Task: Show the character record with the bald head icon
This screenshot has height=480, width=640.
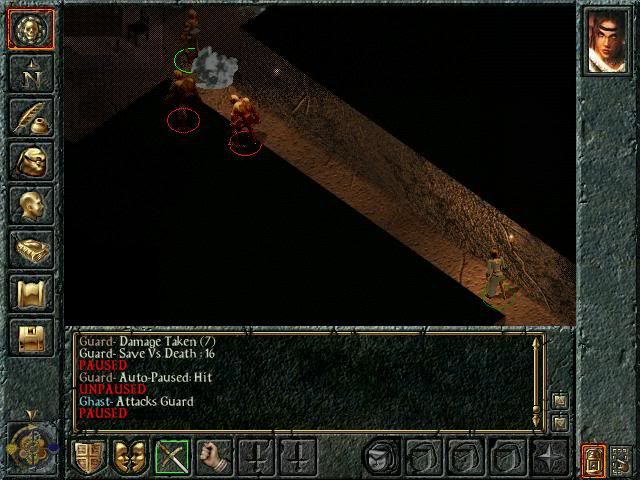Action: pos(30,205)
